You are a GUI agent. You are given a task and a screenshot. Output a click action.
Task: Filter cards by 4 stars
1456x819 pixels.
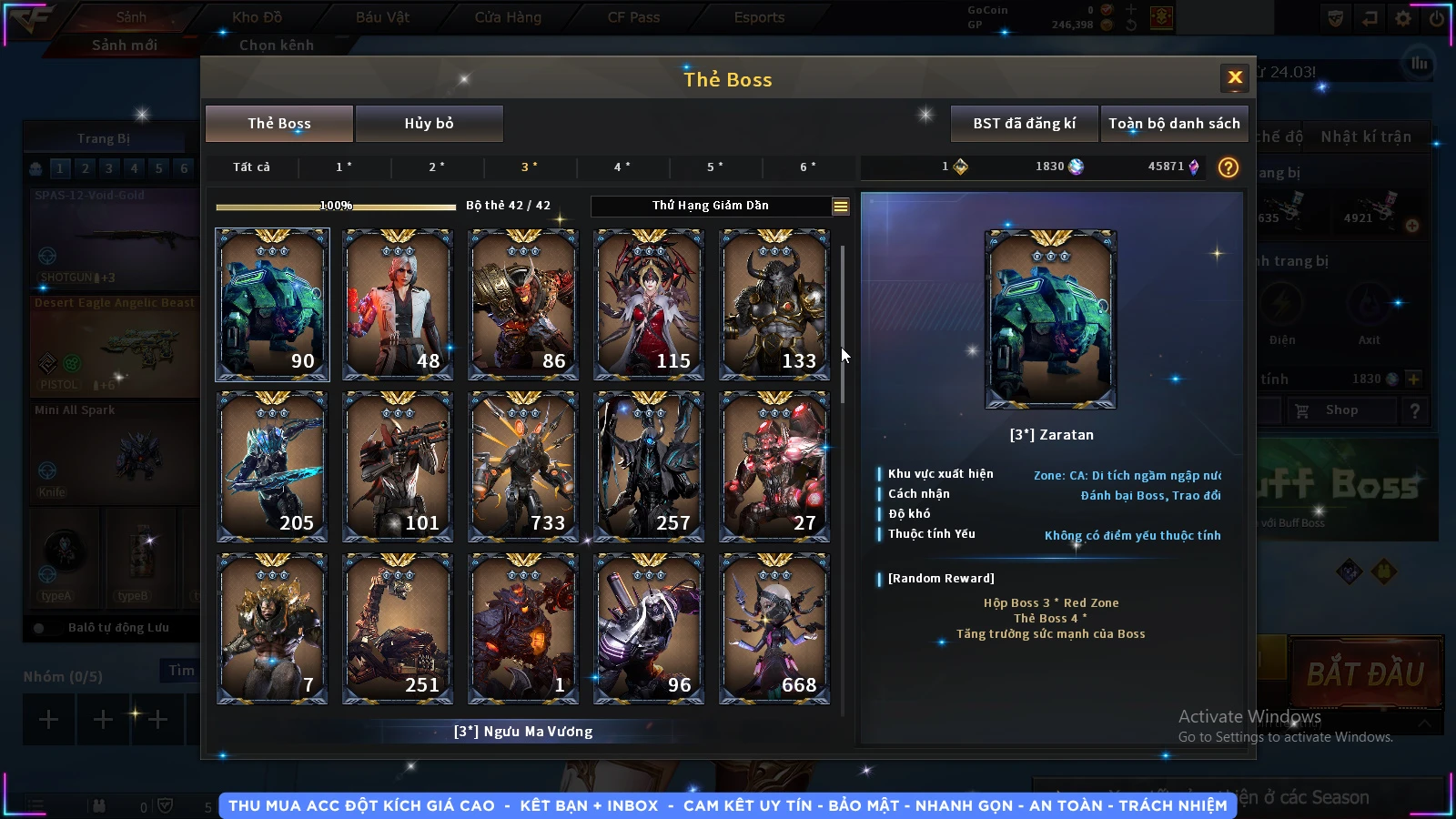click(622, 167)
